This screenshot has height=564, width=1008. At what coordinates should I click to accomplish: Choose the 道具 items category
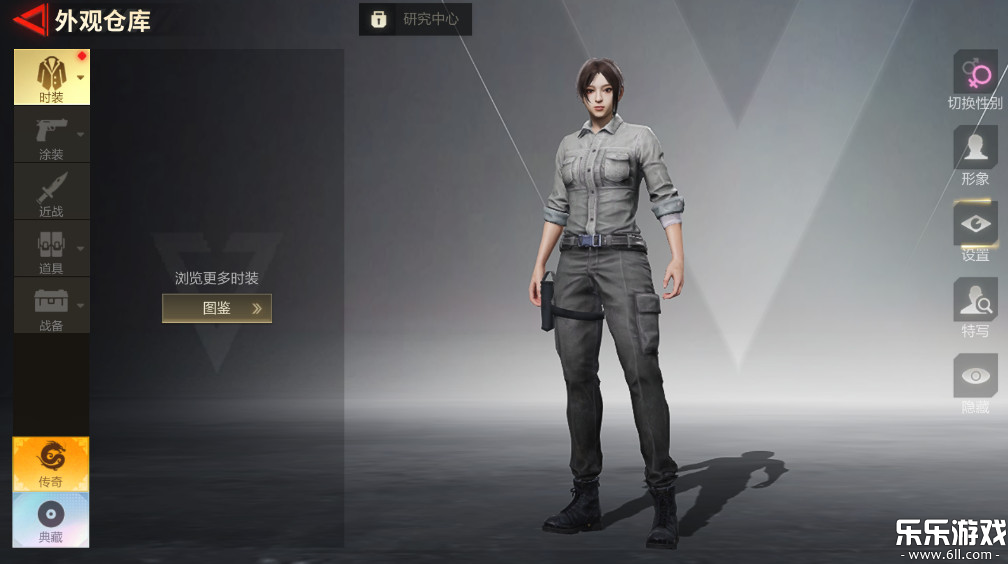51,249
